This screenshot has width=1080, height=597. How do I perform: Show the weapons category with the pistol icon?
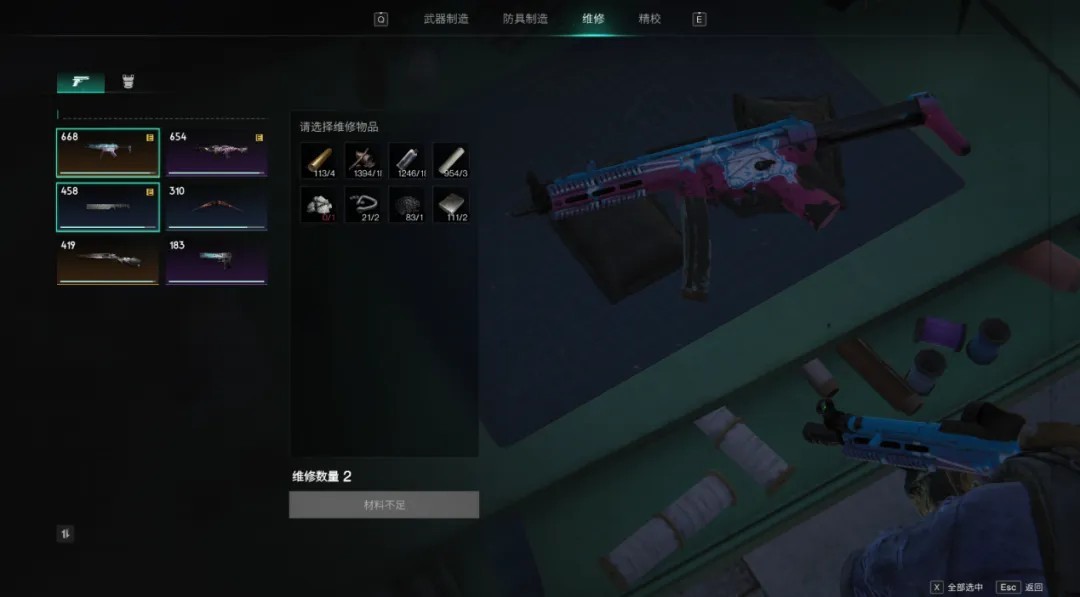(81, 82)
